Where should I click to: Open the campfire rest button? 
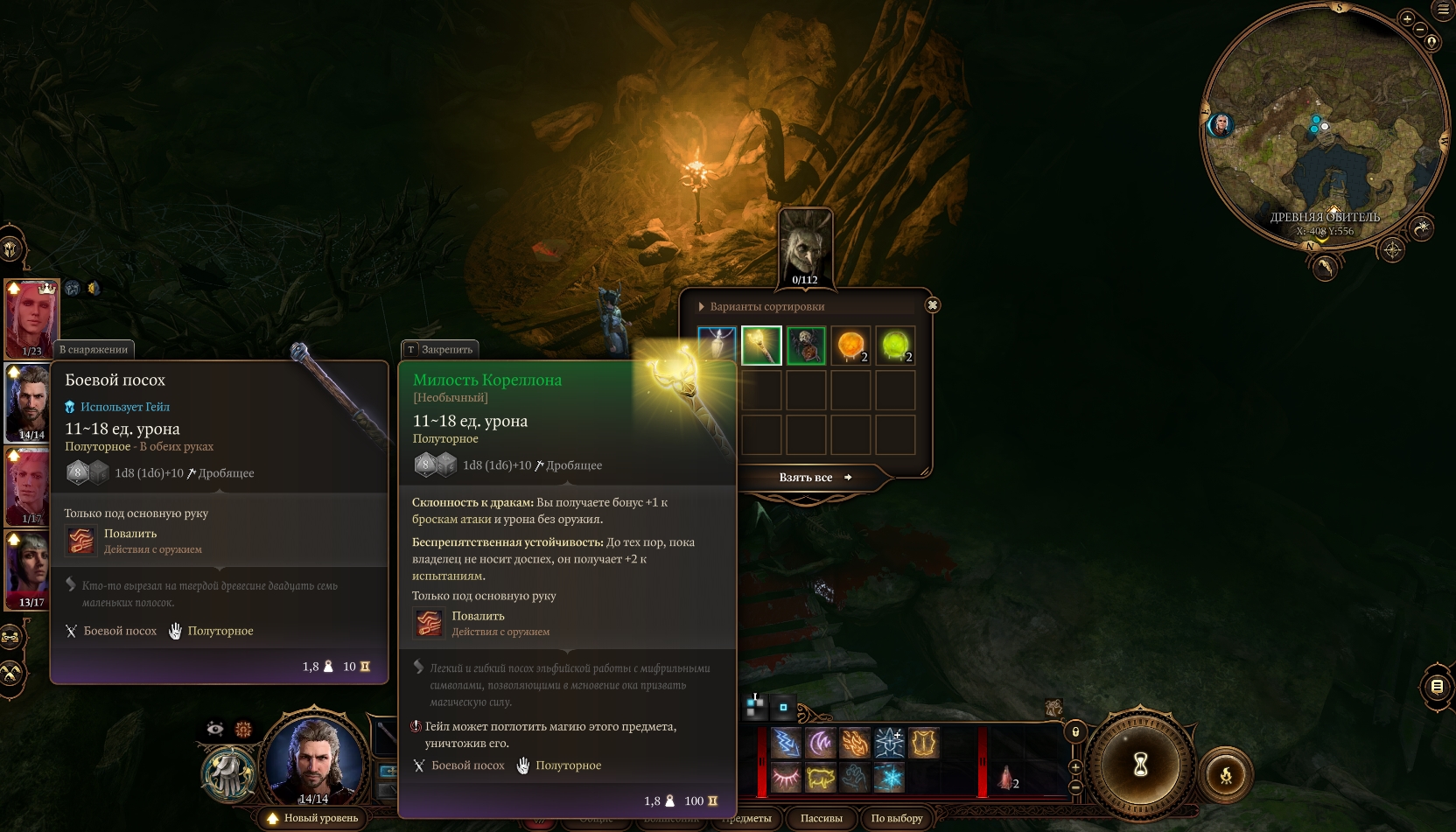click(x=1226, y=774)
